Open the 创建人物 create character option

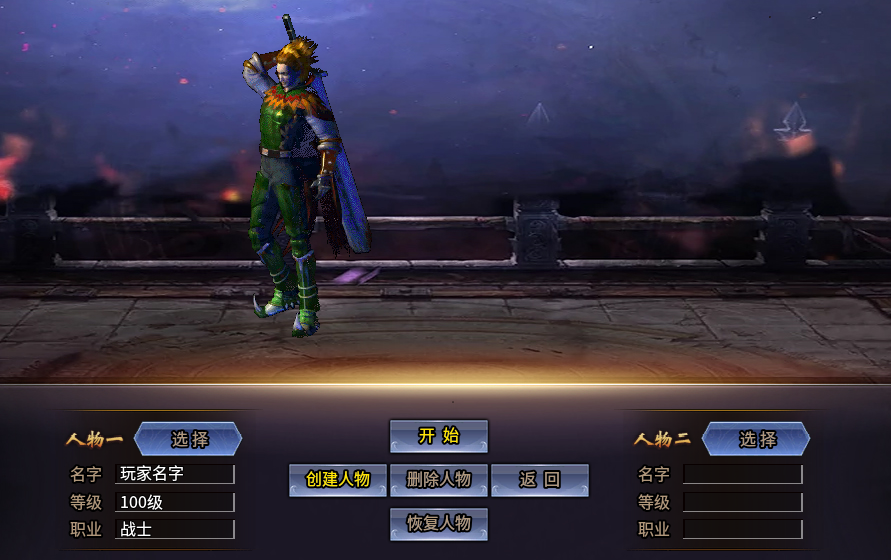tap(338, 480)
